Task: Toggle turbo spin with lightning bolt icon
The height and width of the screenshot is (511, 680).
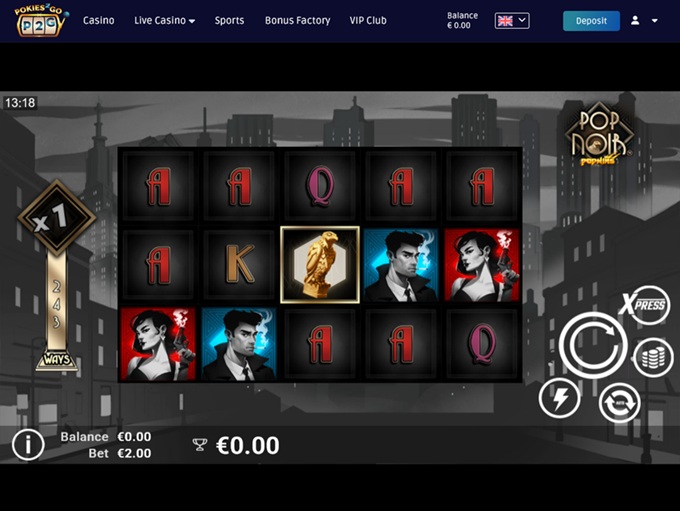Action: coord(559,398)
